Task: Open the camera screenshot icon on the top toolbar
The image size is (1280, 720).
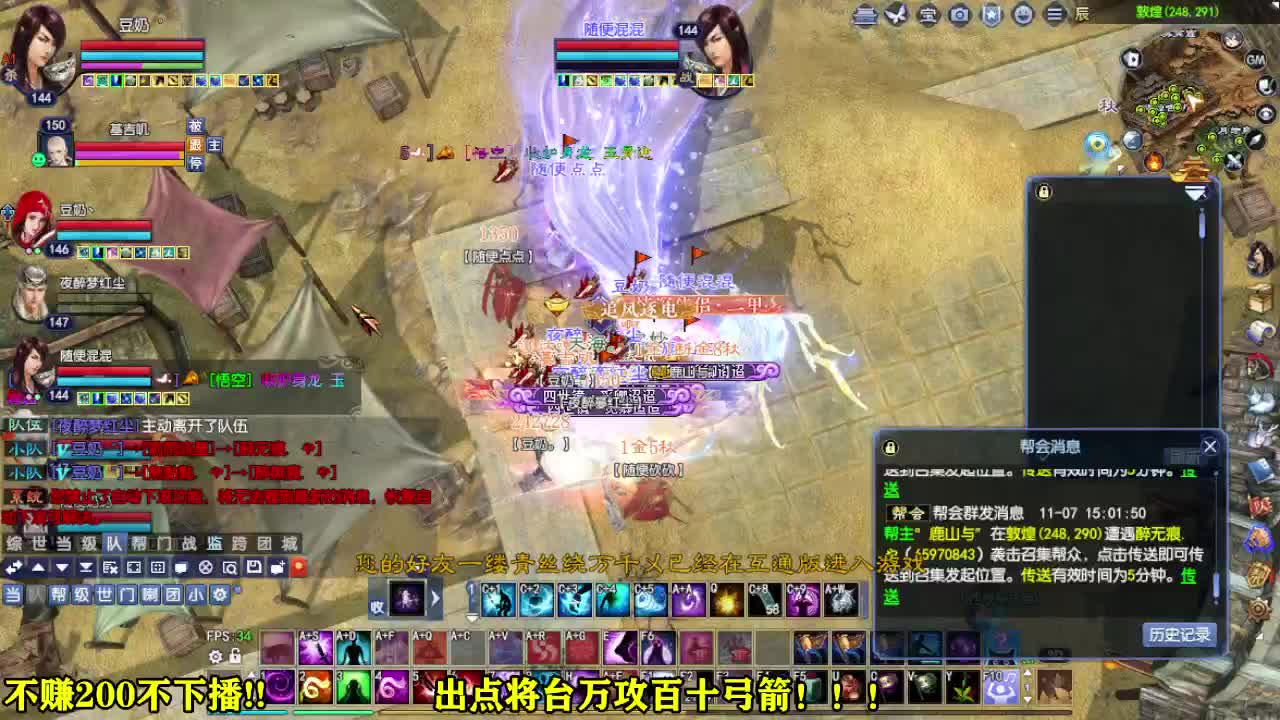Action: point(958,14)
